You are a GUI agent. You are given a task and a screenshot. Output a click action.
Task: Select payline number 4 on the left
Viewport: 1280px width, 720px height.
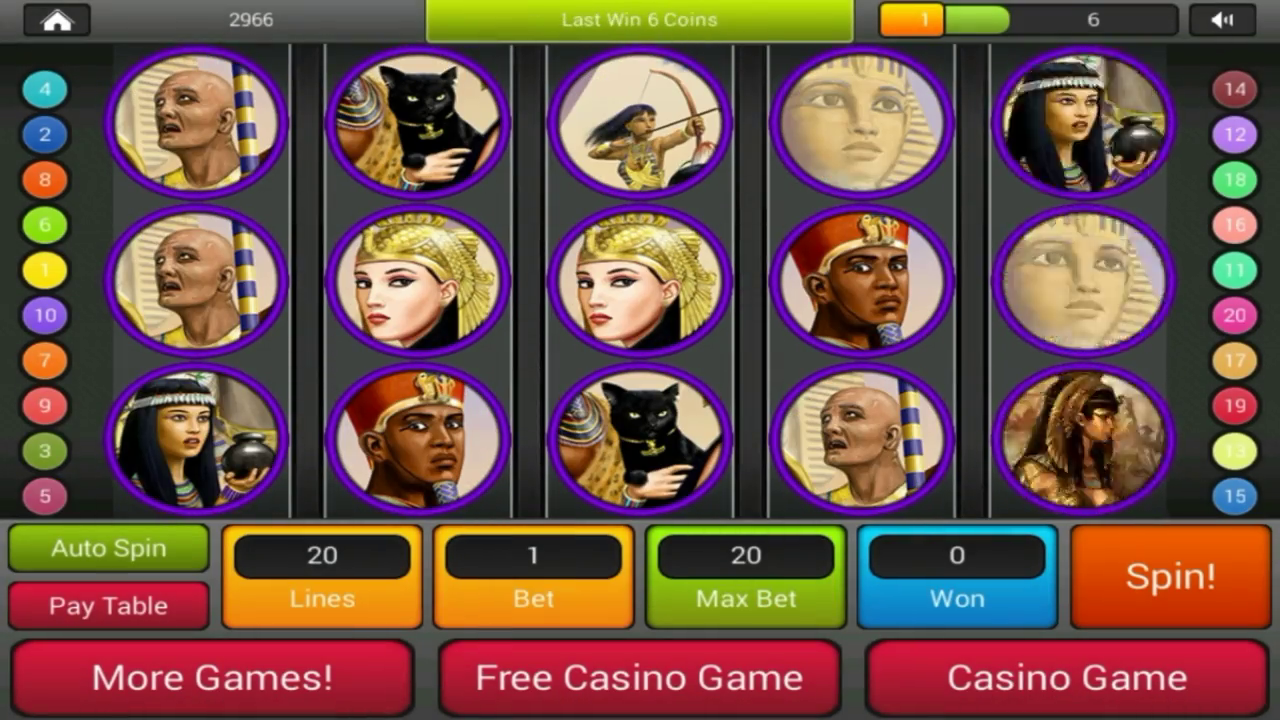tap(44, 89)
